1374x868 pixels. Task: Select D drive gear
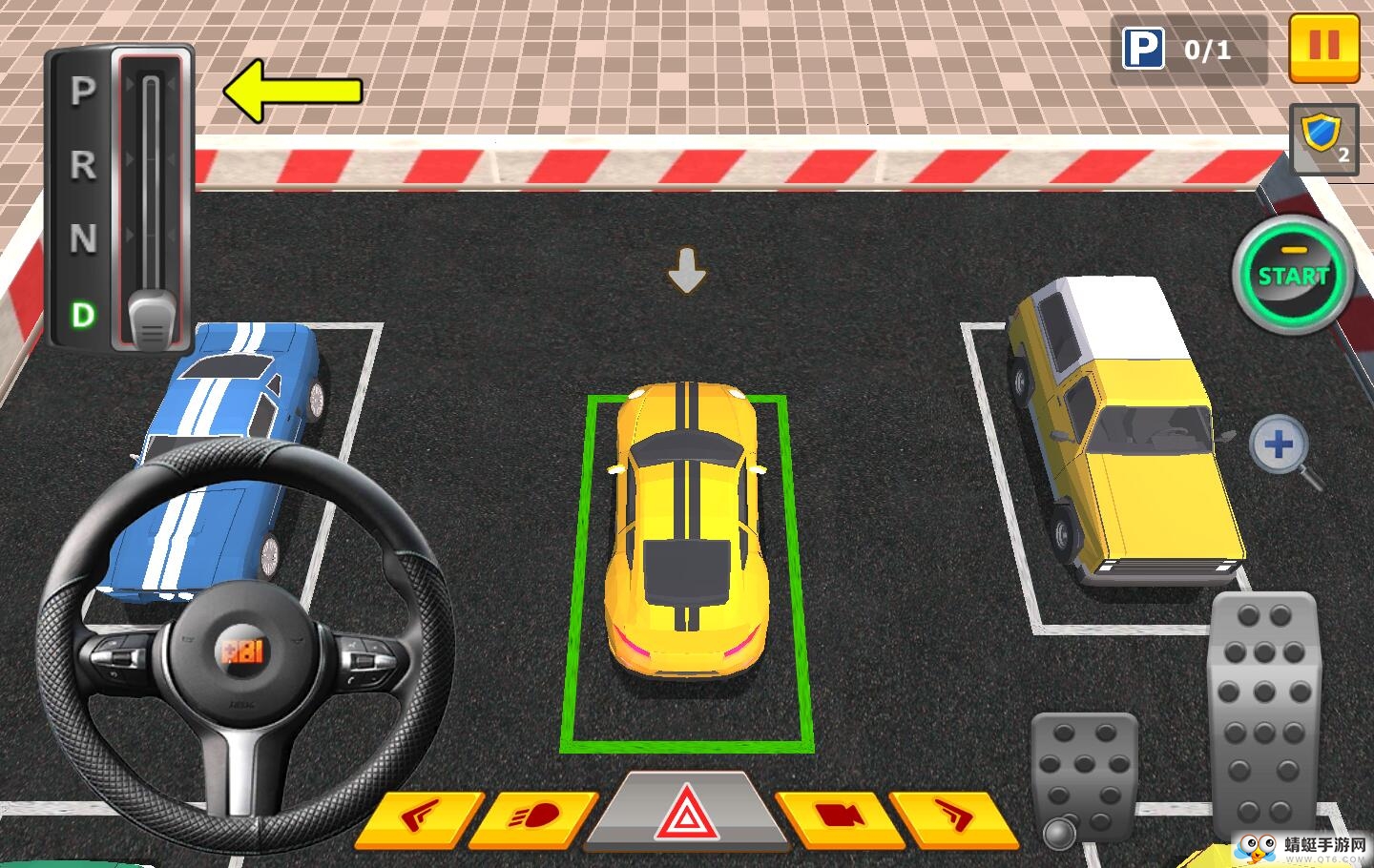[83, 314]
